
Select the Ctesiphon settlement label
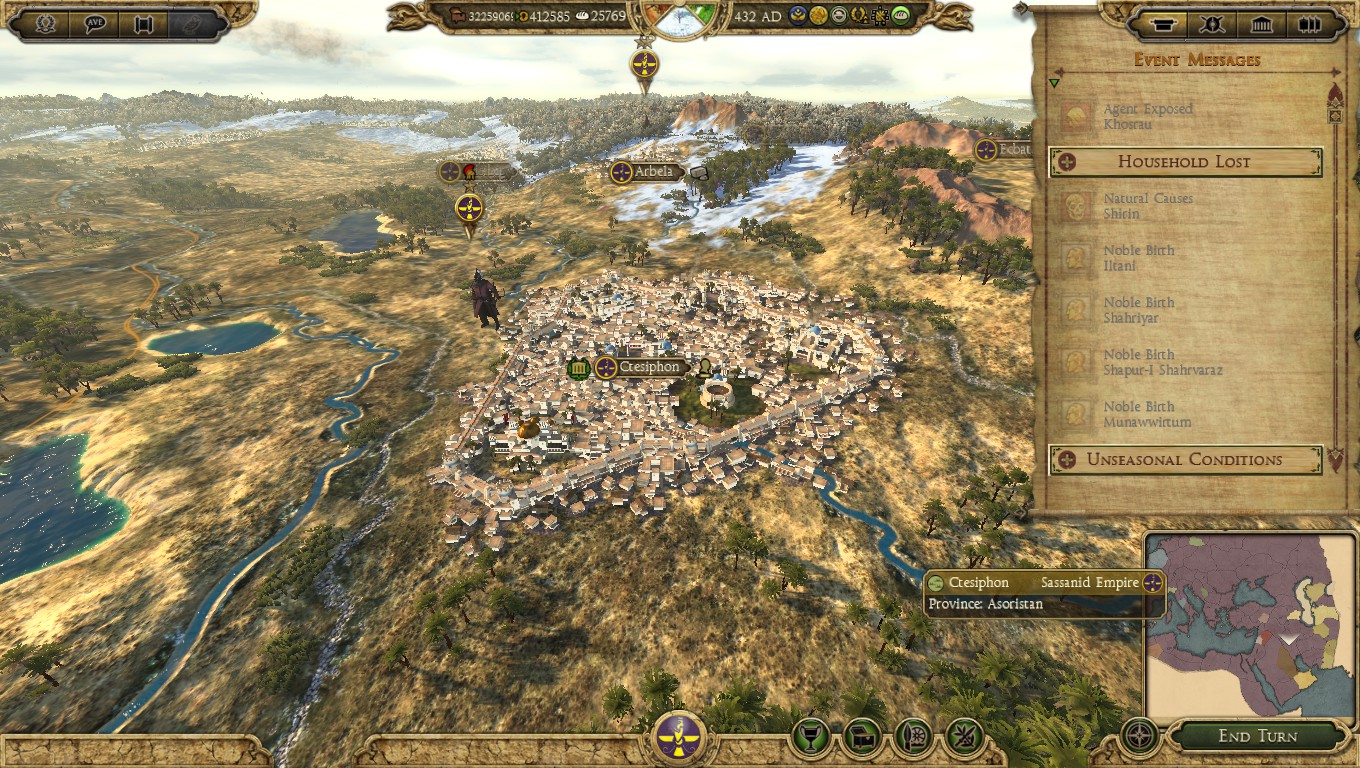(x=648, y=368)
